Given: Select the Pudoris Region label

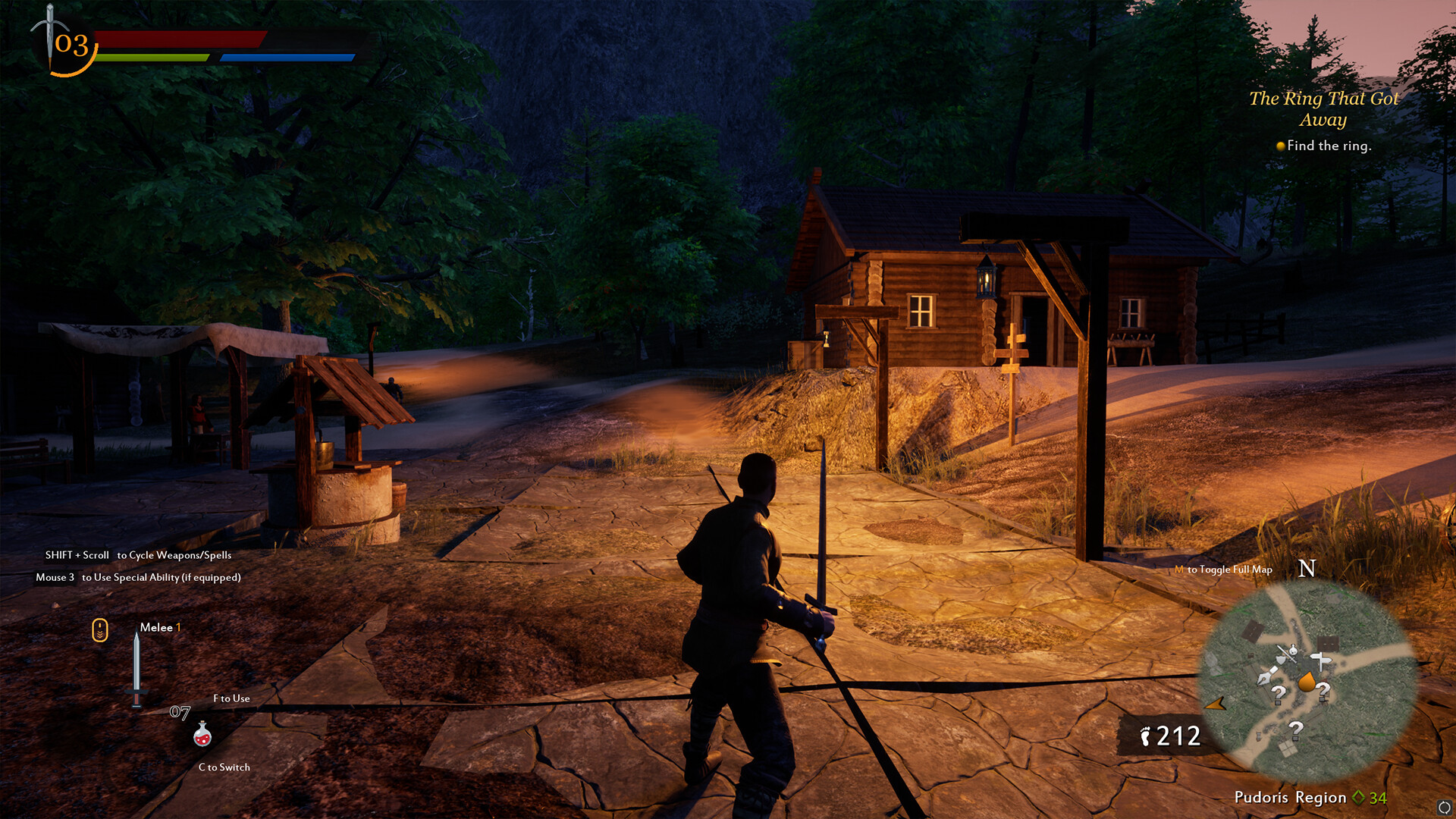Looking at the screenshot, I should coord(1289,798).
